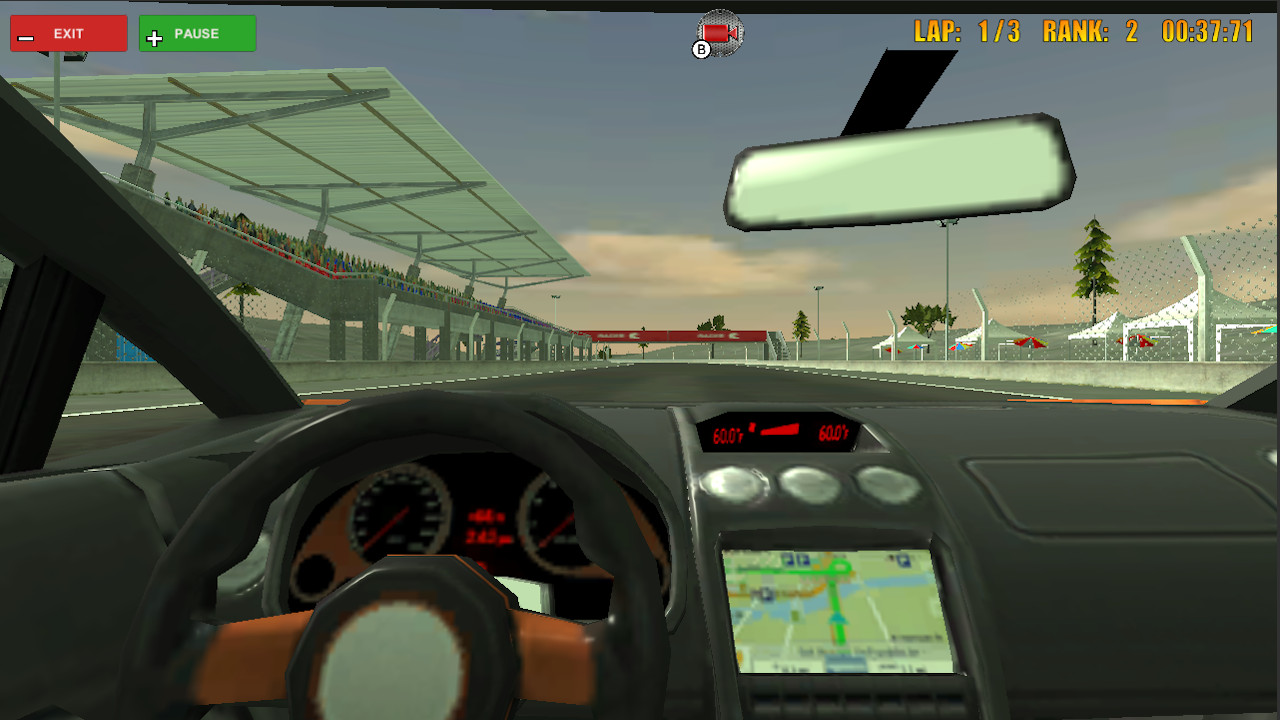The height and width of the screenshot is (720, 1280).
Task: Tap the leftmost silver dashboard knob
Action: [x=733, y=483]
